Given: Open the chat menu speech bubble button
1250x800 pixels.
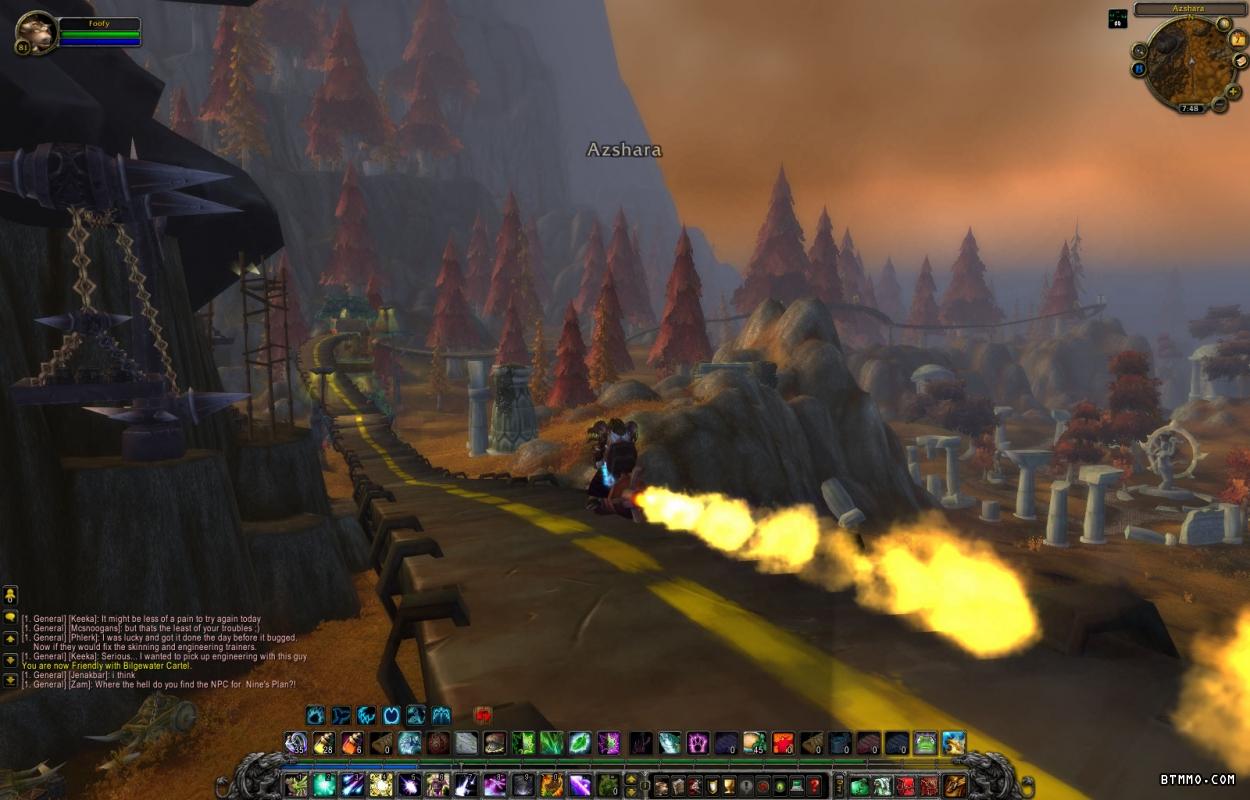Looking at the screenshot, I should [x=10, y=616].
